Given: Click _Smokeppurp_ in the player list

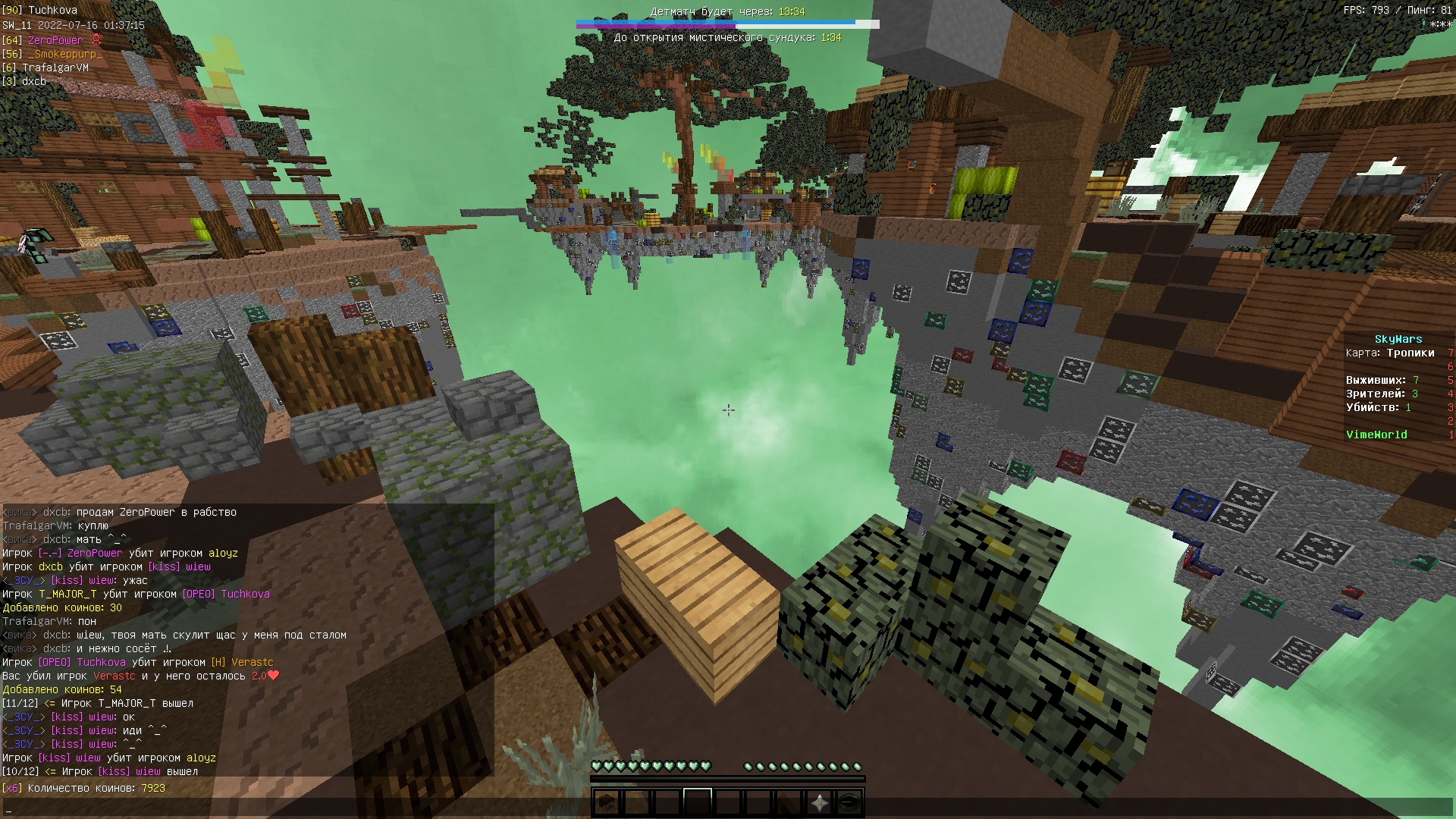Looking at the screenshot, I should click(65, 54).
